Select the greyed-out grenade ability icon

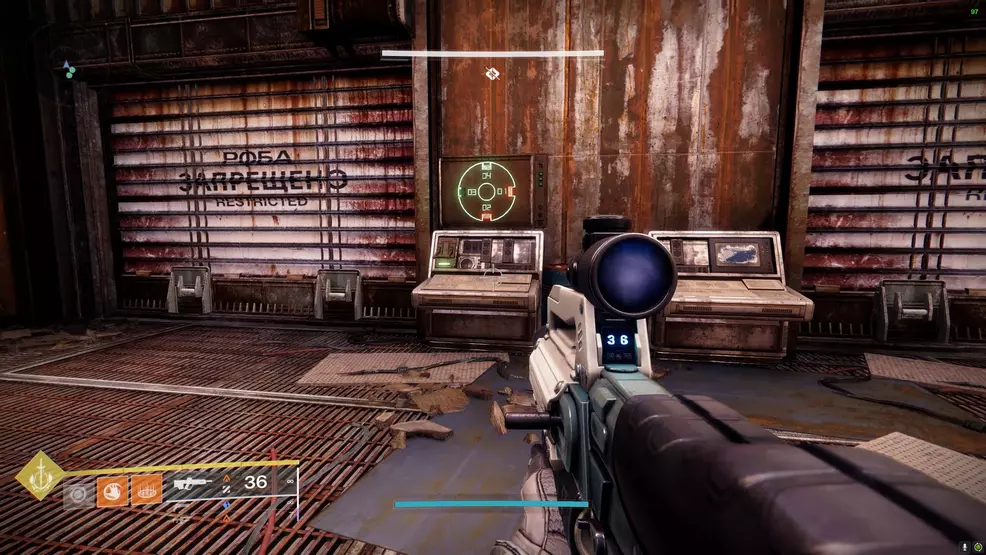pyautogui.click(x=76, y=493)
